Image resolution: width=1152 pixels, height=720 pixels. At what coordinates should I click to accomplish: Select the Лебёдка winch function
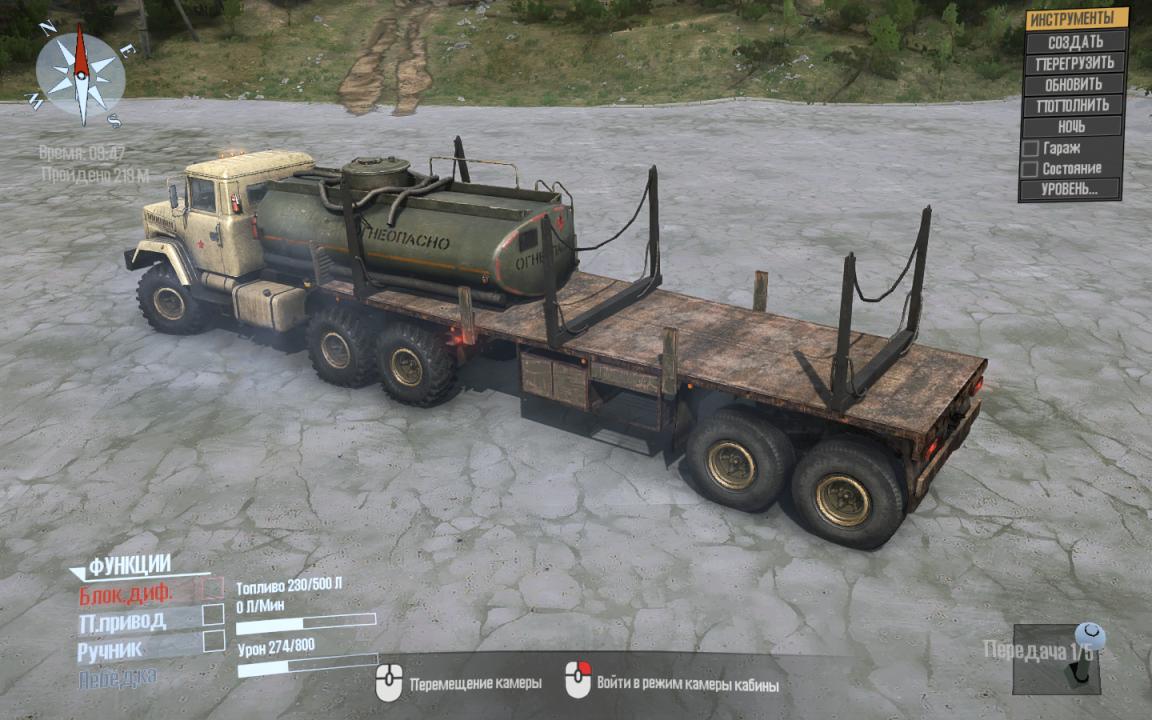pyautogui.click(x=117, y=677)
